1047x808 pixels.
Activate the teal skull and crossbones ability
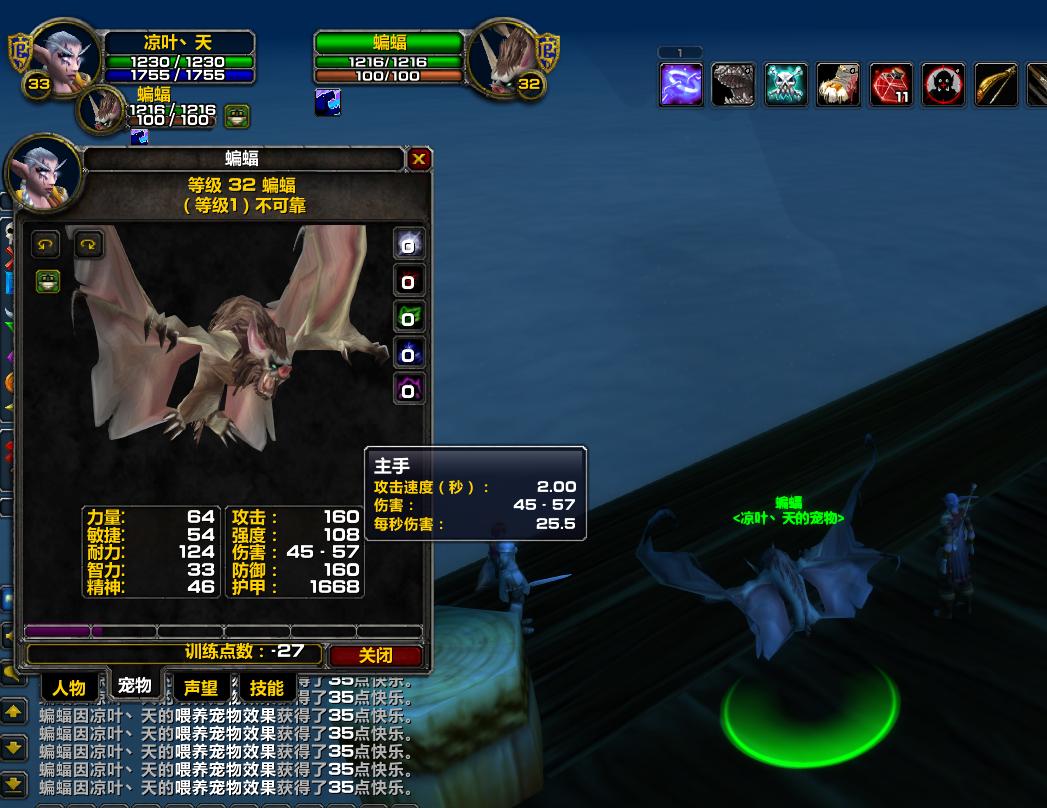coord(786,85)
